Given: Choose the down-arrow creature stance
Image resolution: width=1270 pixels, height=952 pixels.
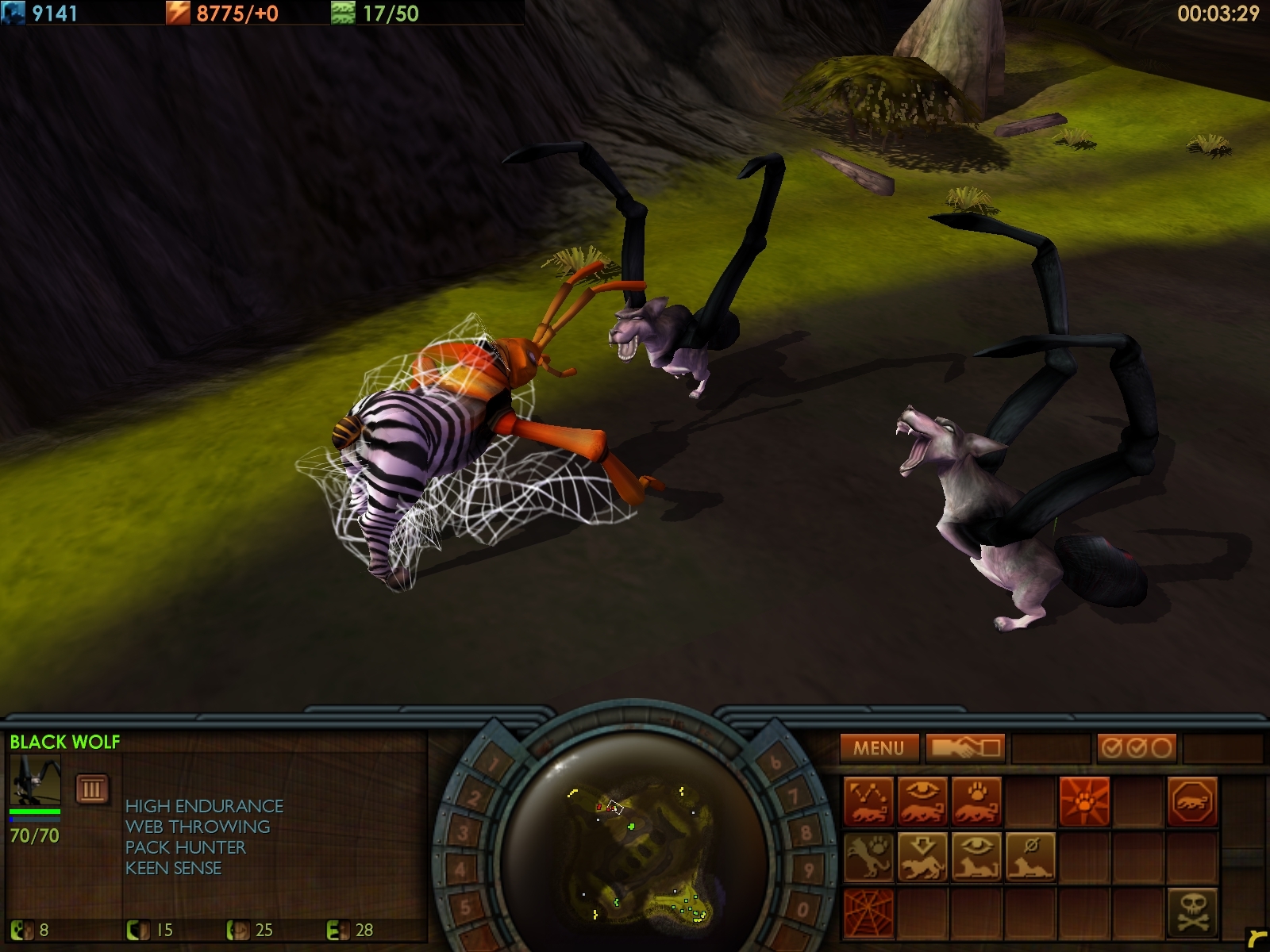Looking at the screenshot, I should pyautogui.click(x=922, y=857).
